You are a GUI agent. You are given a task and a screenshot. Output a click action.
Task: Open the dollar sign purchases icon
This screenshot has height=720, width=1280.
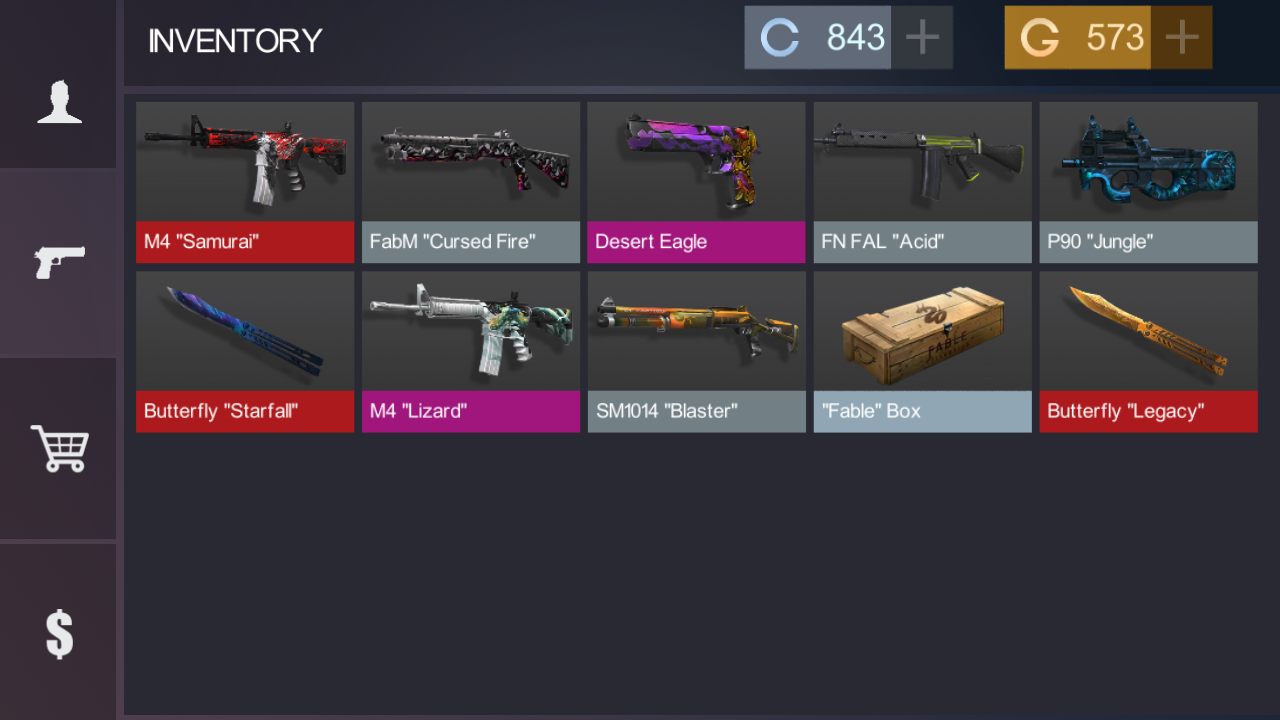click(x=58, y=633)
